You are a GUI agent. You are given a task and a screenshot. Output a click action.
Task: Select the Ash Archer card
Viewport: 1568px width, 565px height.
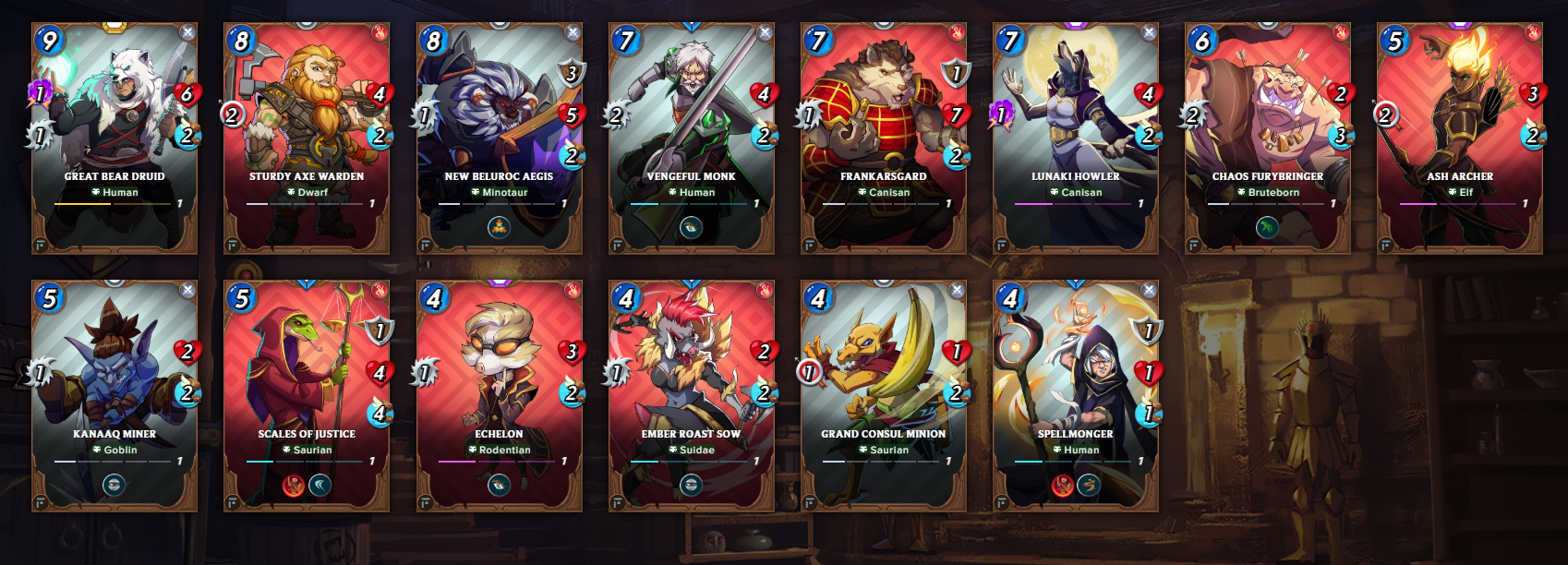tap(1459, 138)
